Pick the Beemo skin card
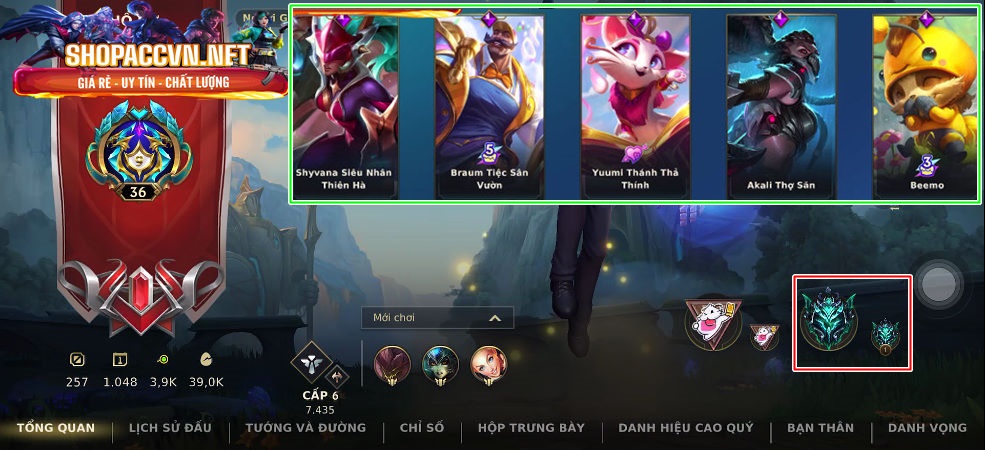Image resolution: width=985 pixels, height=450 pixels. click(x=924, y=105)
